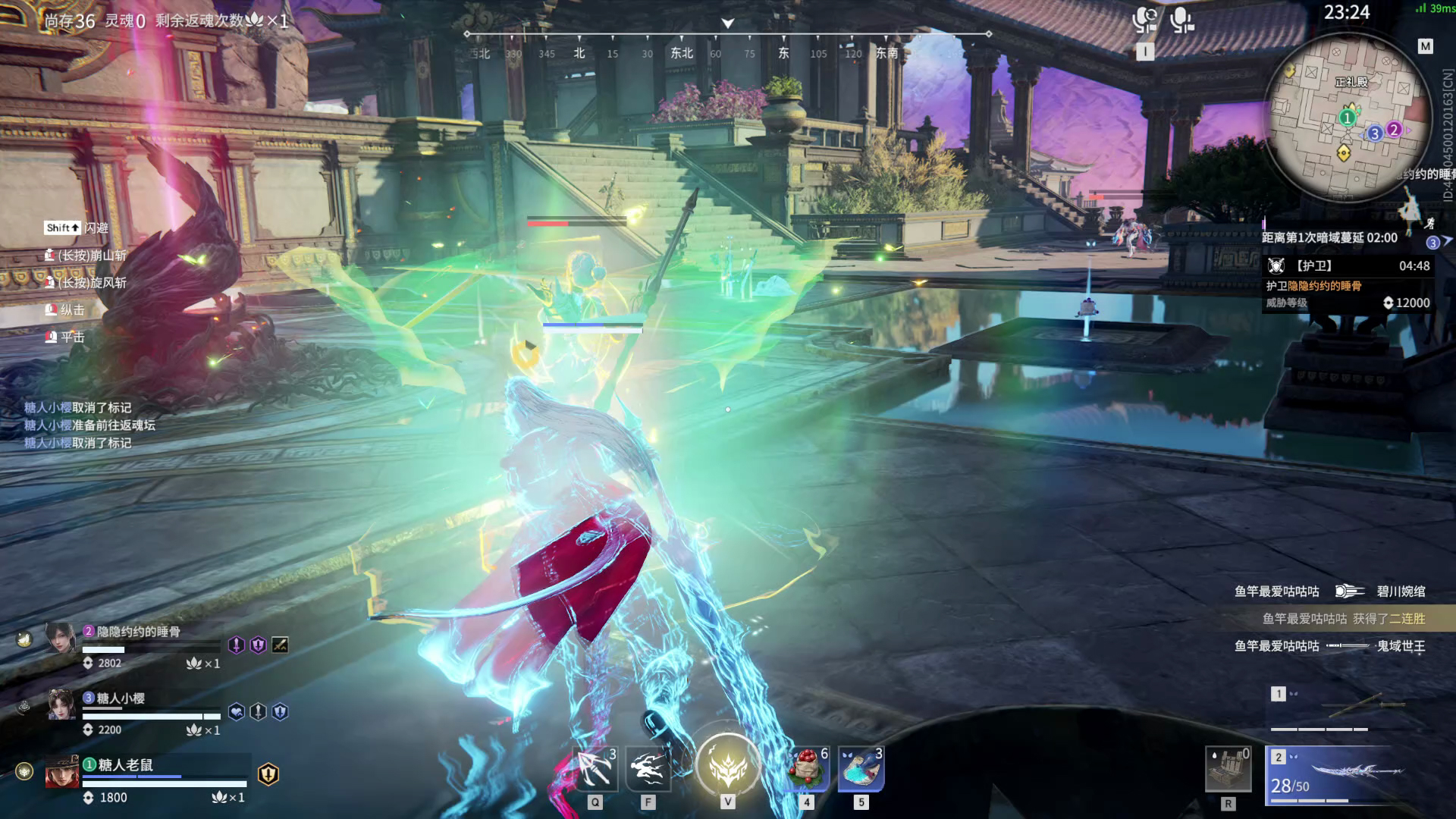Screen dimensions: 1456x819
Task: Open the repair kit item slot
Action: pos(1228,770)
